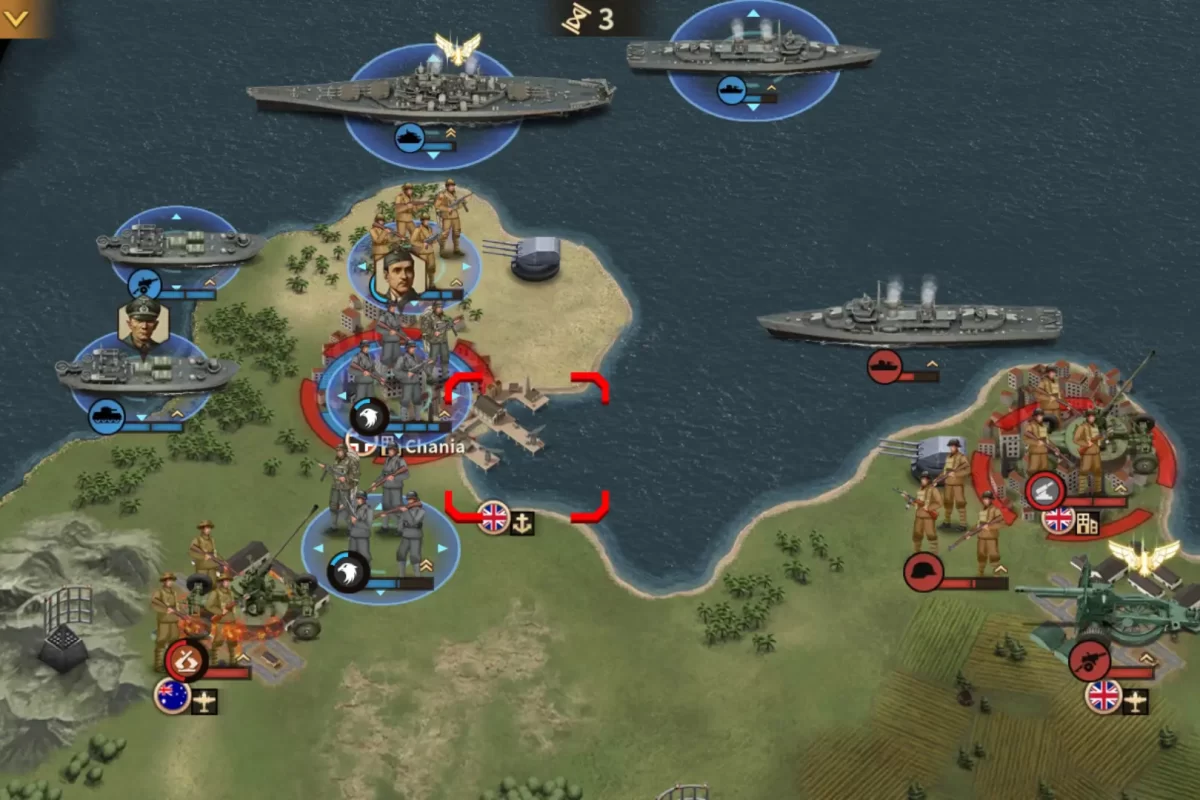Select the transport ship carrying the artillery icon
The width and height of the screenshot is (1200, 800).
[180, 245]
